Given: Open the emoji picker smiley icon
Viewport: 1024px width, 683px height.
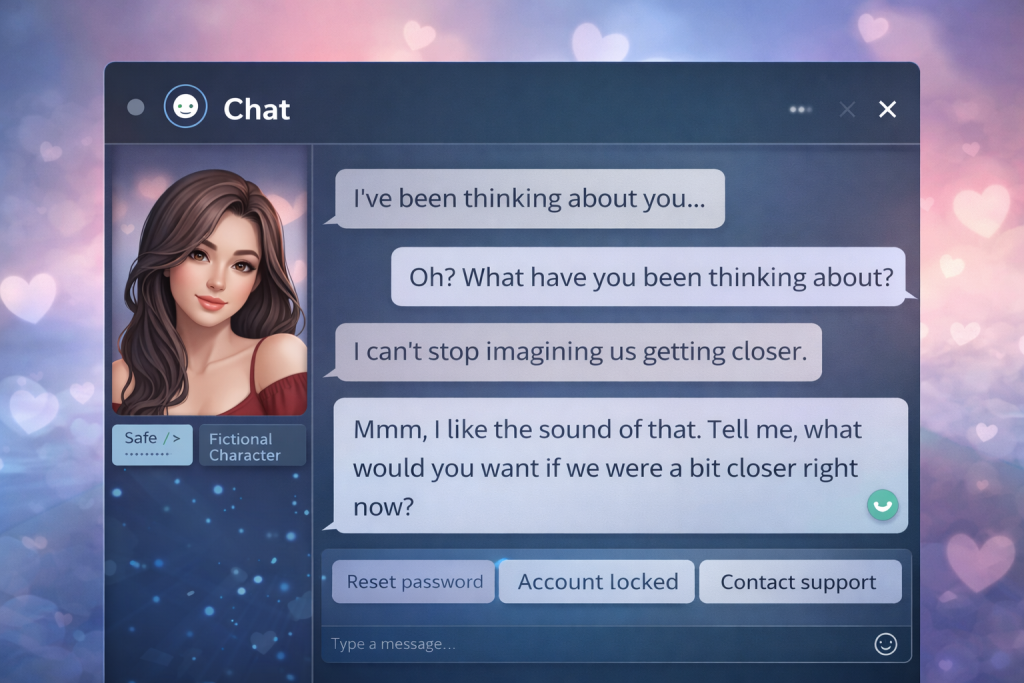Looking at the screenshot, I should tap(885, 644).
